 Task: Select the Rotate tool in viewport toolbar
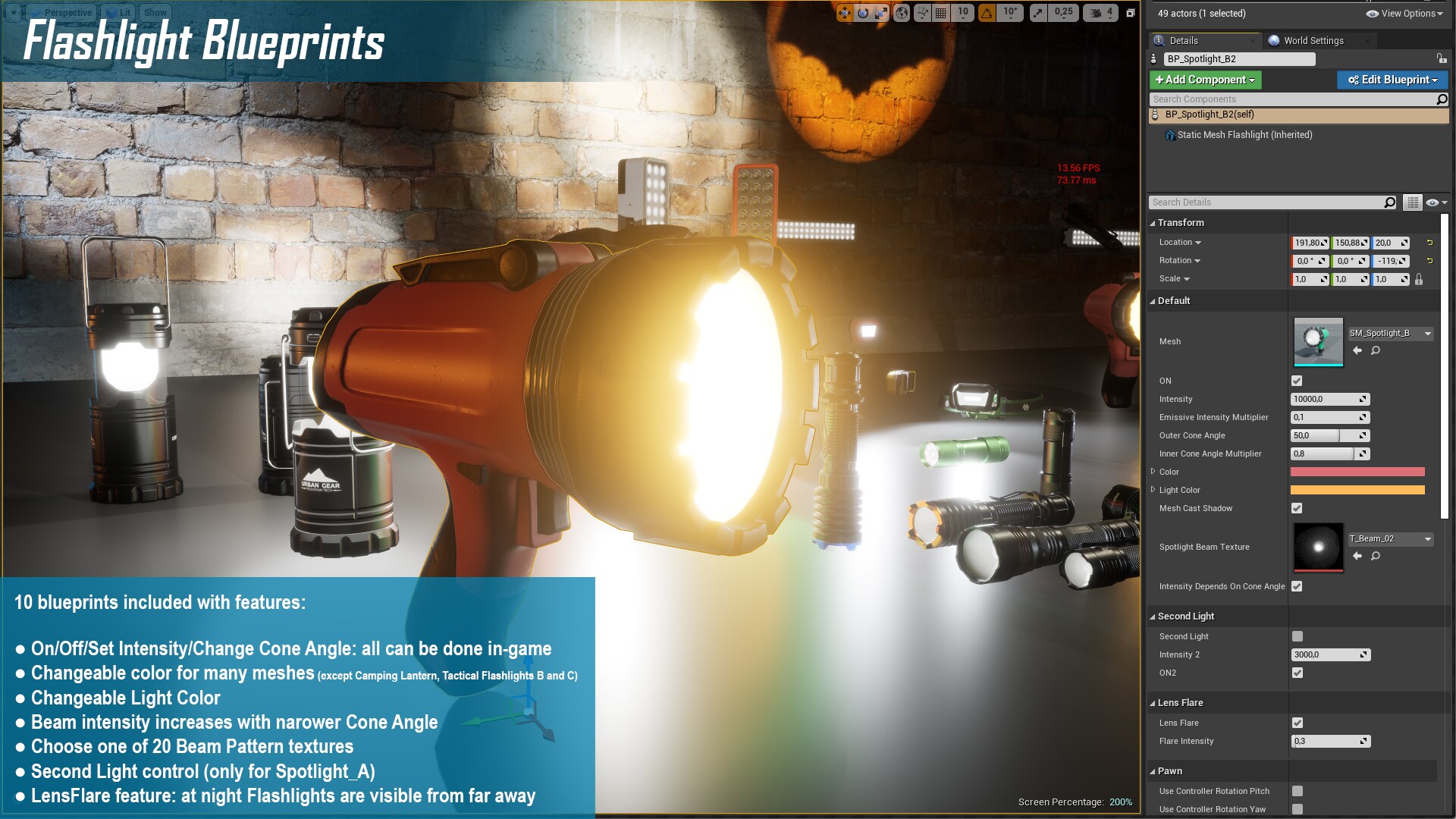click(864, 13)
